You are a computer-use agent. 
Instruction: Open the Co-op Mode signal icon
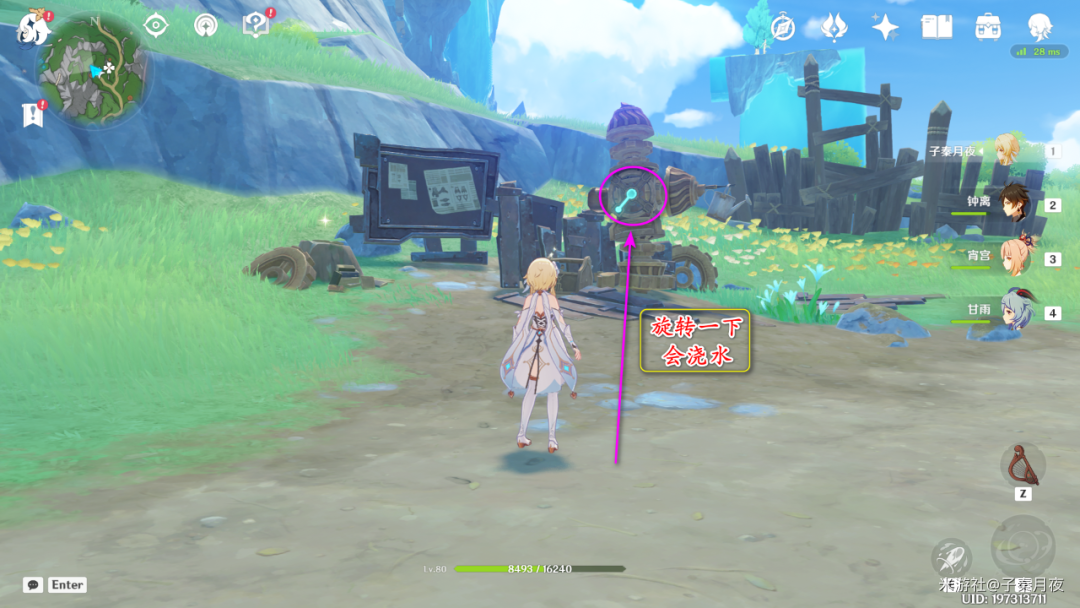click(206, 26)
